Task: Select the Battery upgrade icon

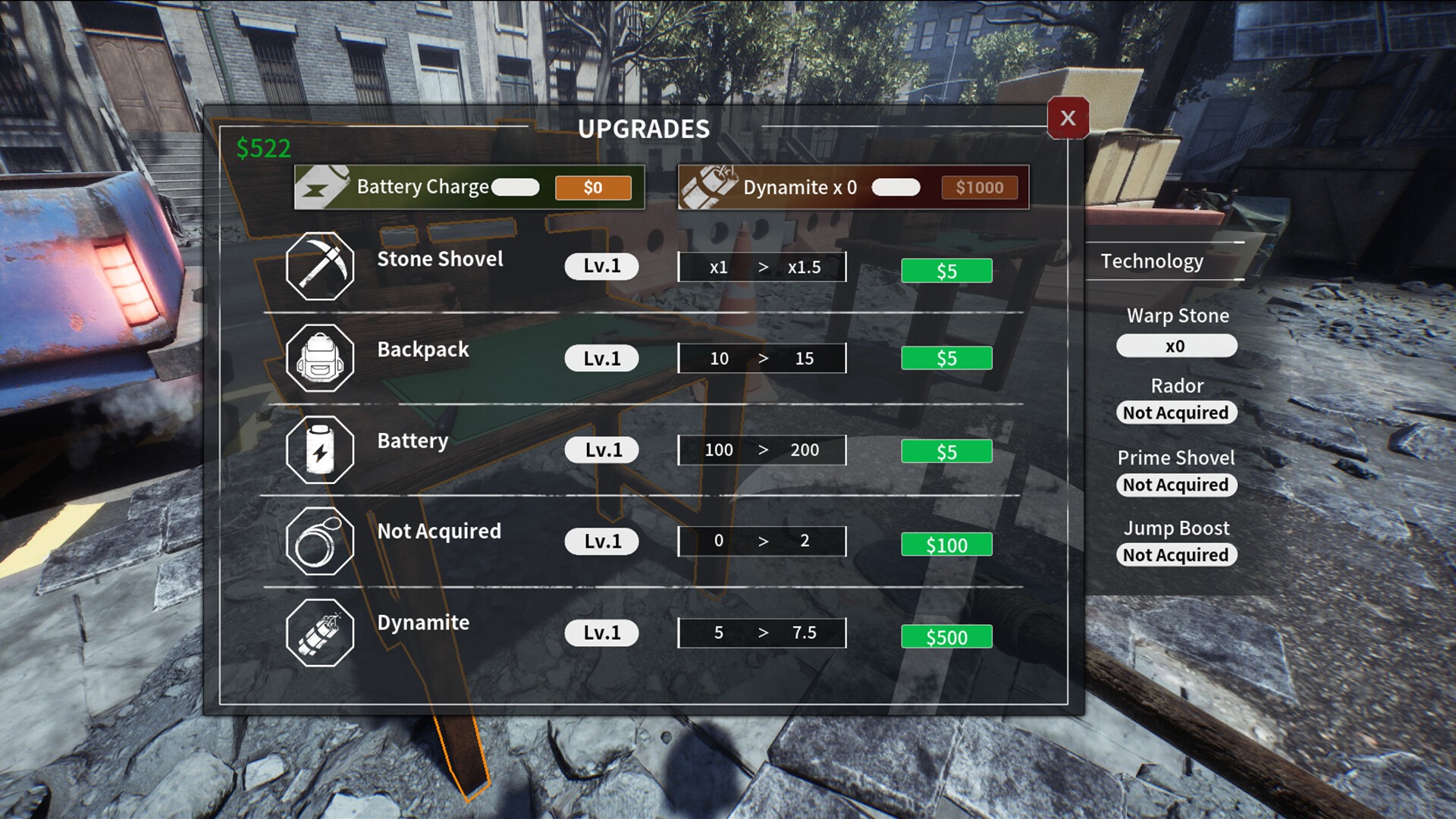Action: [320, 450]
